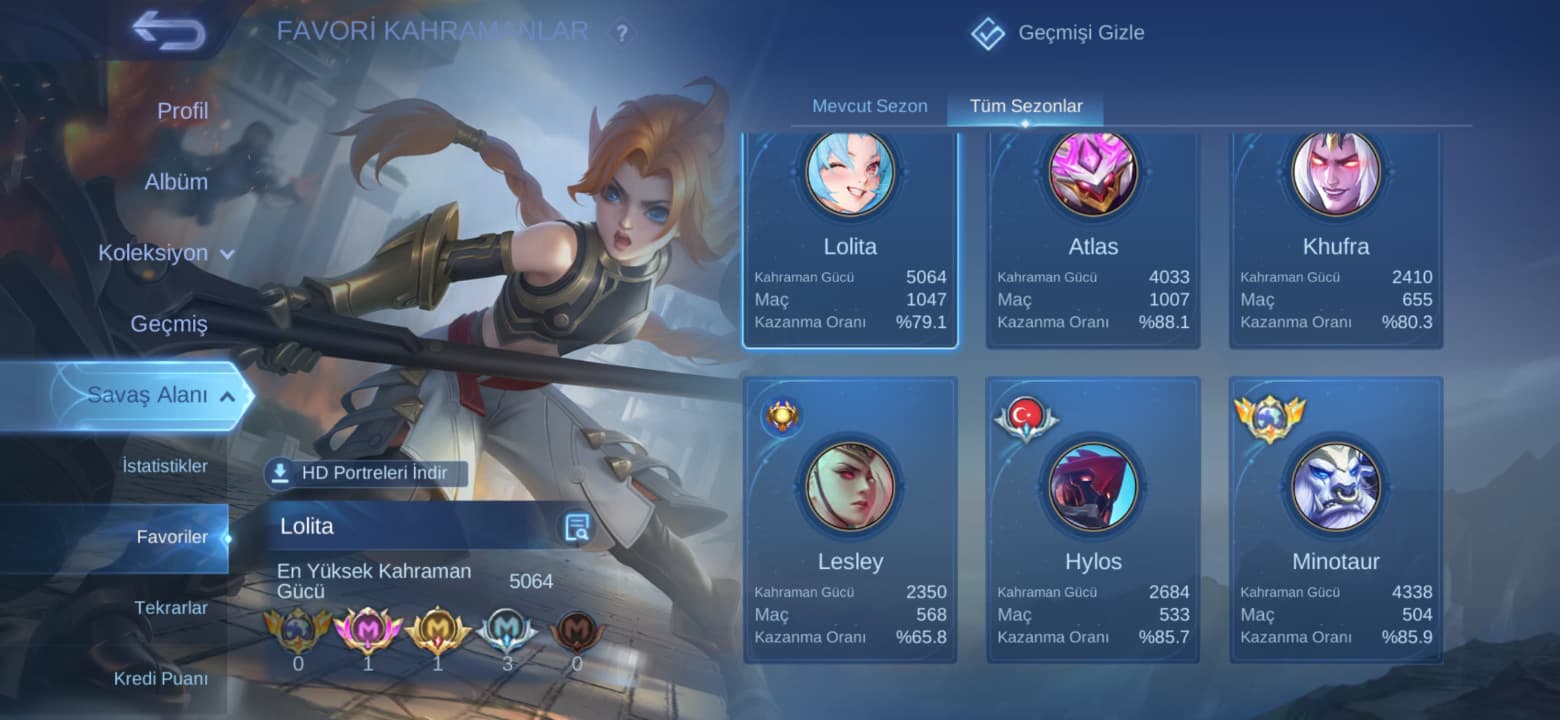Select the Atlas hero card
Viewport: 1560px width, 720px height.
coord(1093,240)
